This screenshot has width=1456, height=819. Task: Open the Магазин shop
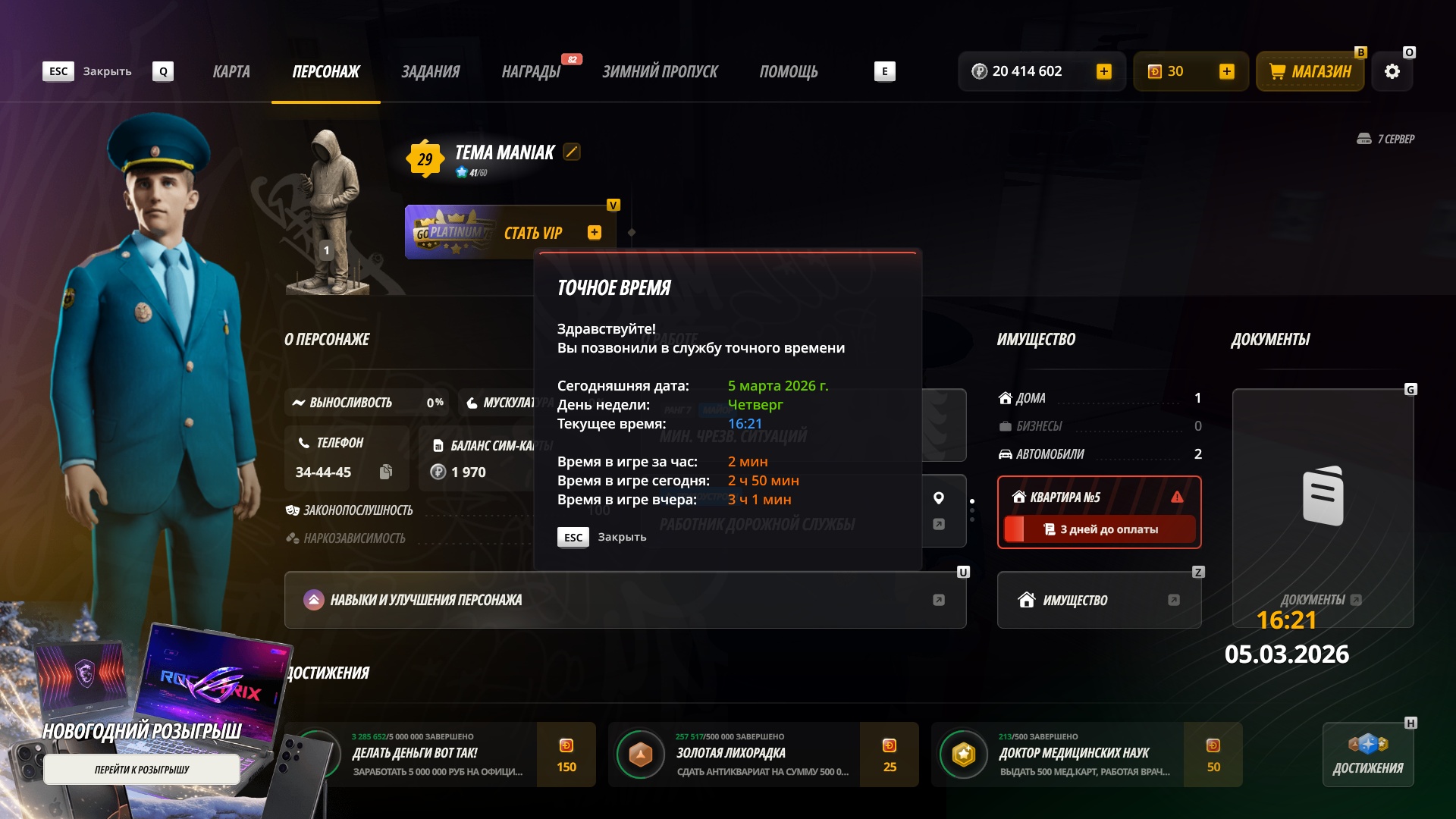1310,72
